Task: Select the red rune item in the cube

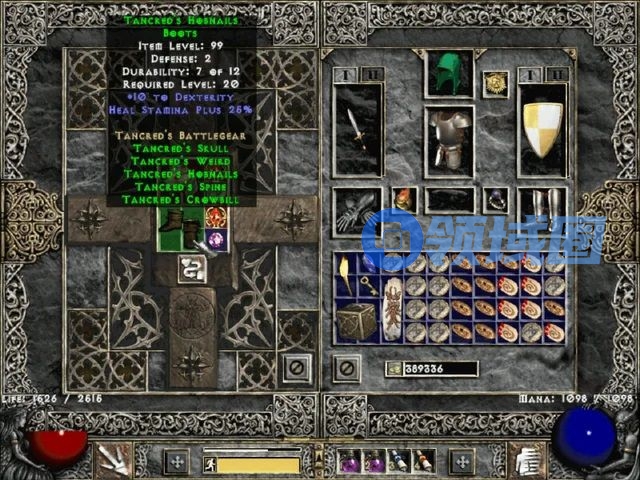Action: click(216, 217)
